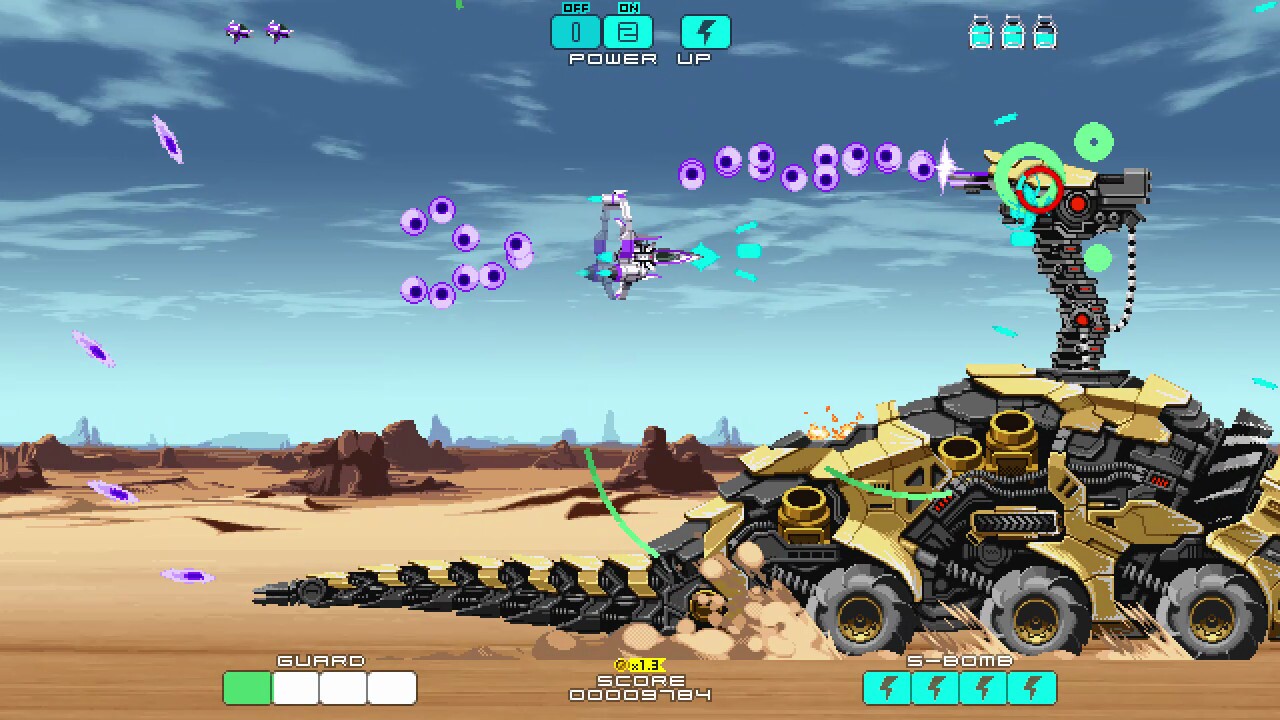Image resolution: width=1280 pixels, height=720 pixels.
Task: Click the filled green Guard meter segment
Action: pos(246,687)
